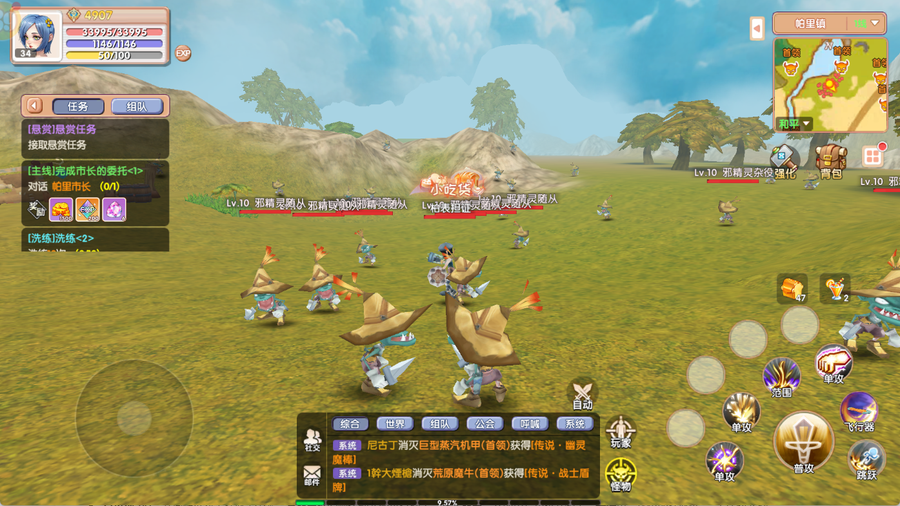The width and height of the screenshot is (900, 506).
Task: Open the 邮件 mail envelope
Action: 313,474
